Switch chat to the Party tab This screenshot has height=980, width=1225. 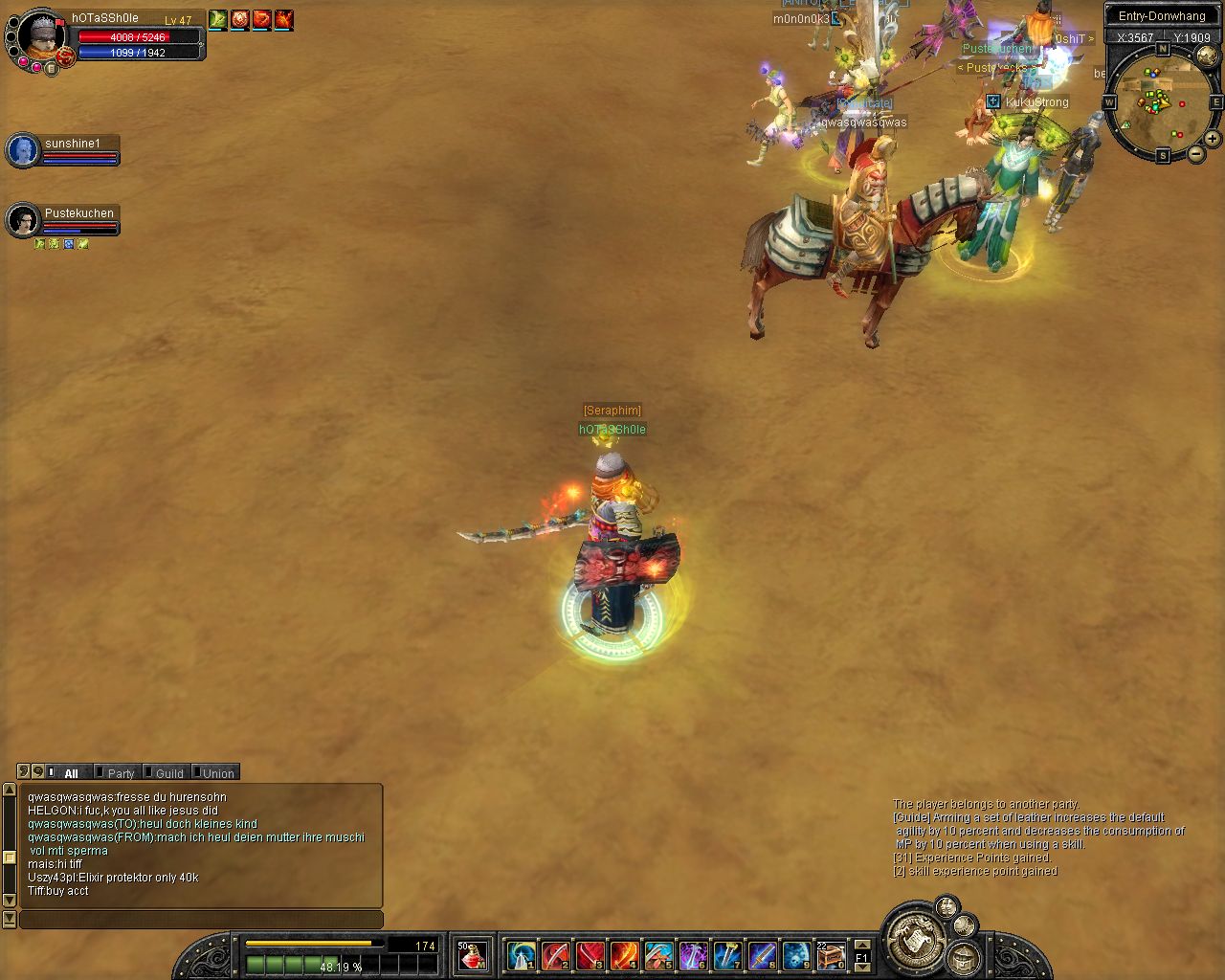click(x=121, y=773)
